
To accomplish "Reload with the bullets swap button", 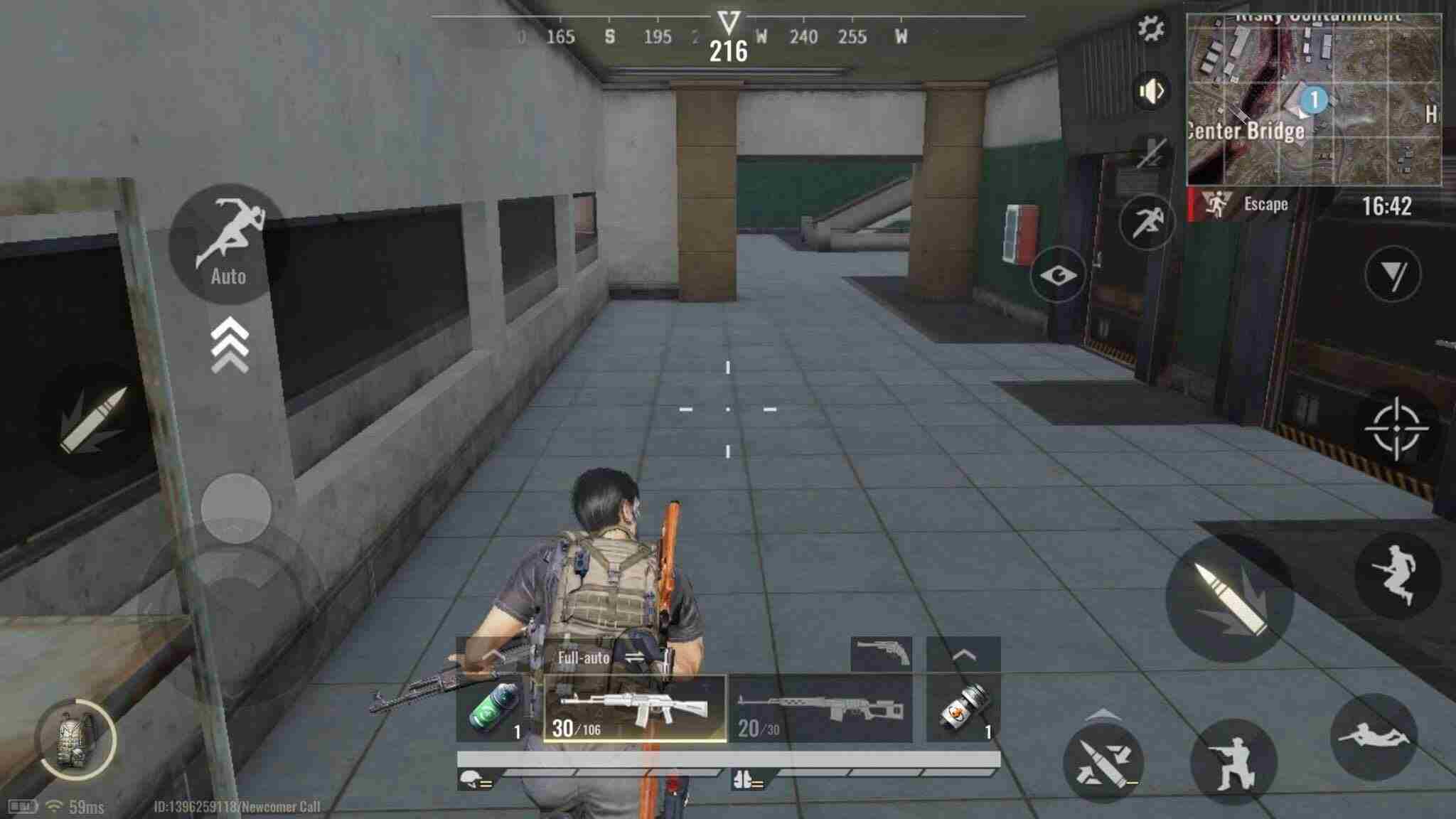I will tap(1102, 762).
